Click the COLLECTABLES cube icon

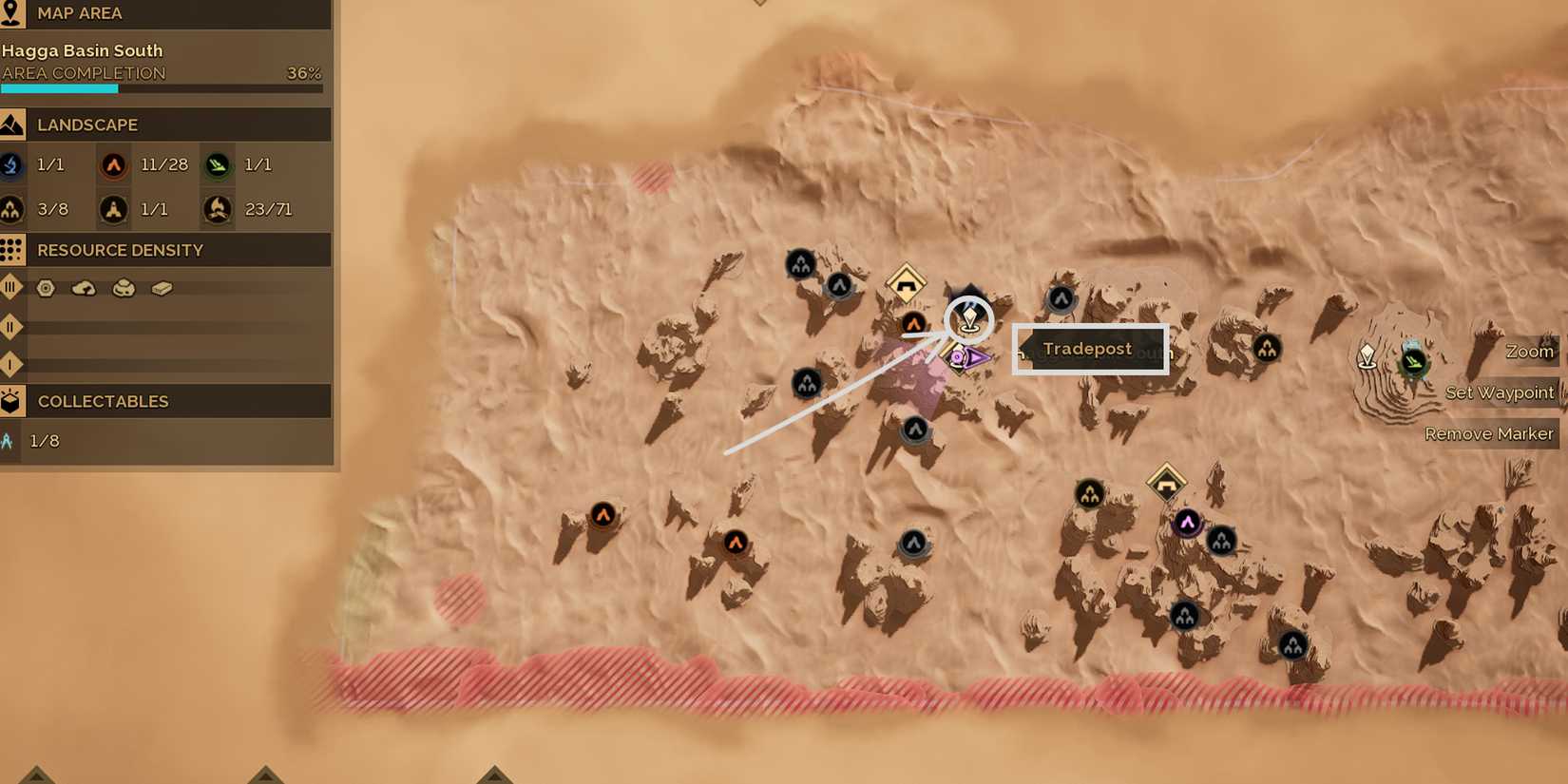tap(13, 401)
